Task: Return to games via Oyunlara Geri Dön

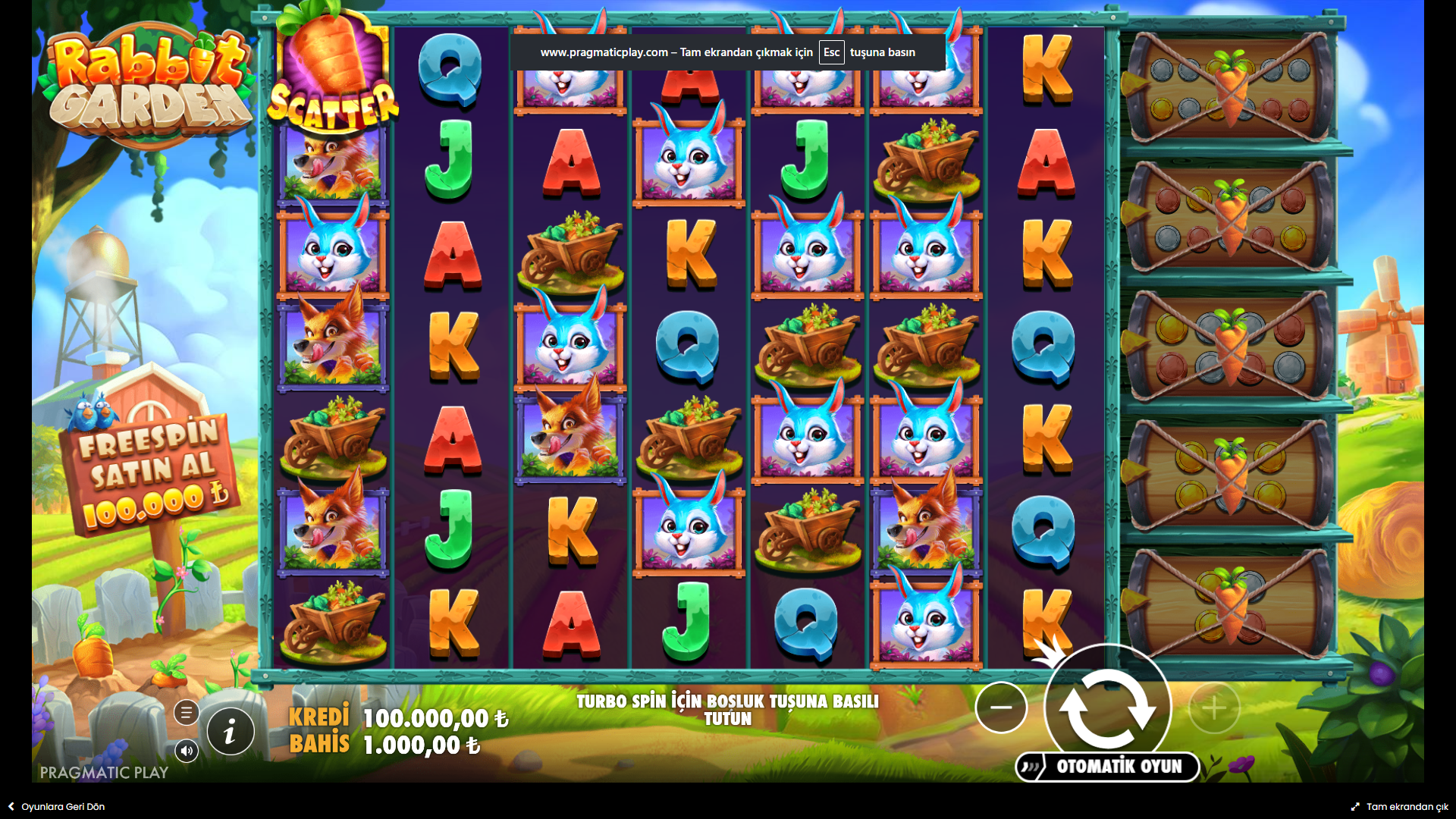Action: [56, 807]
